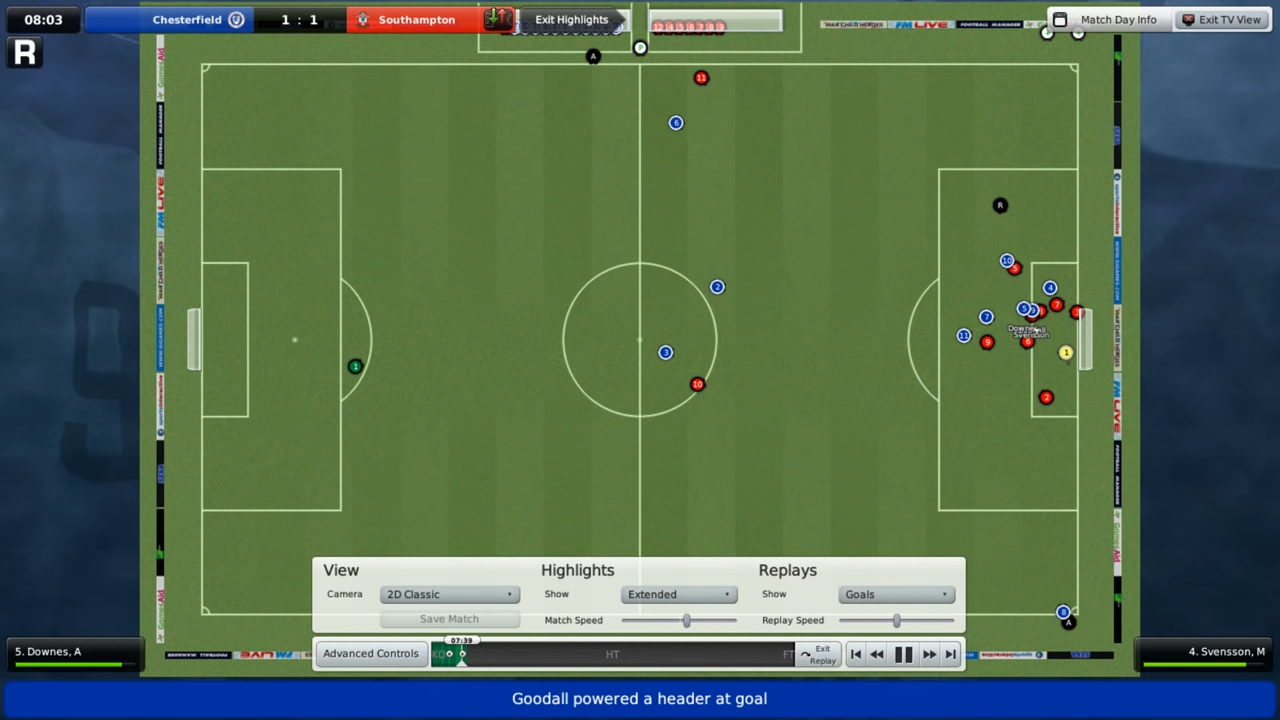Fast-forward the match

point(928,654)
